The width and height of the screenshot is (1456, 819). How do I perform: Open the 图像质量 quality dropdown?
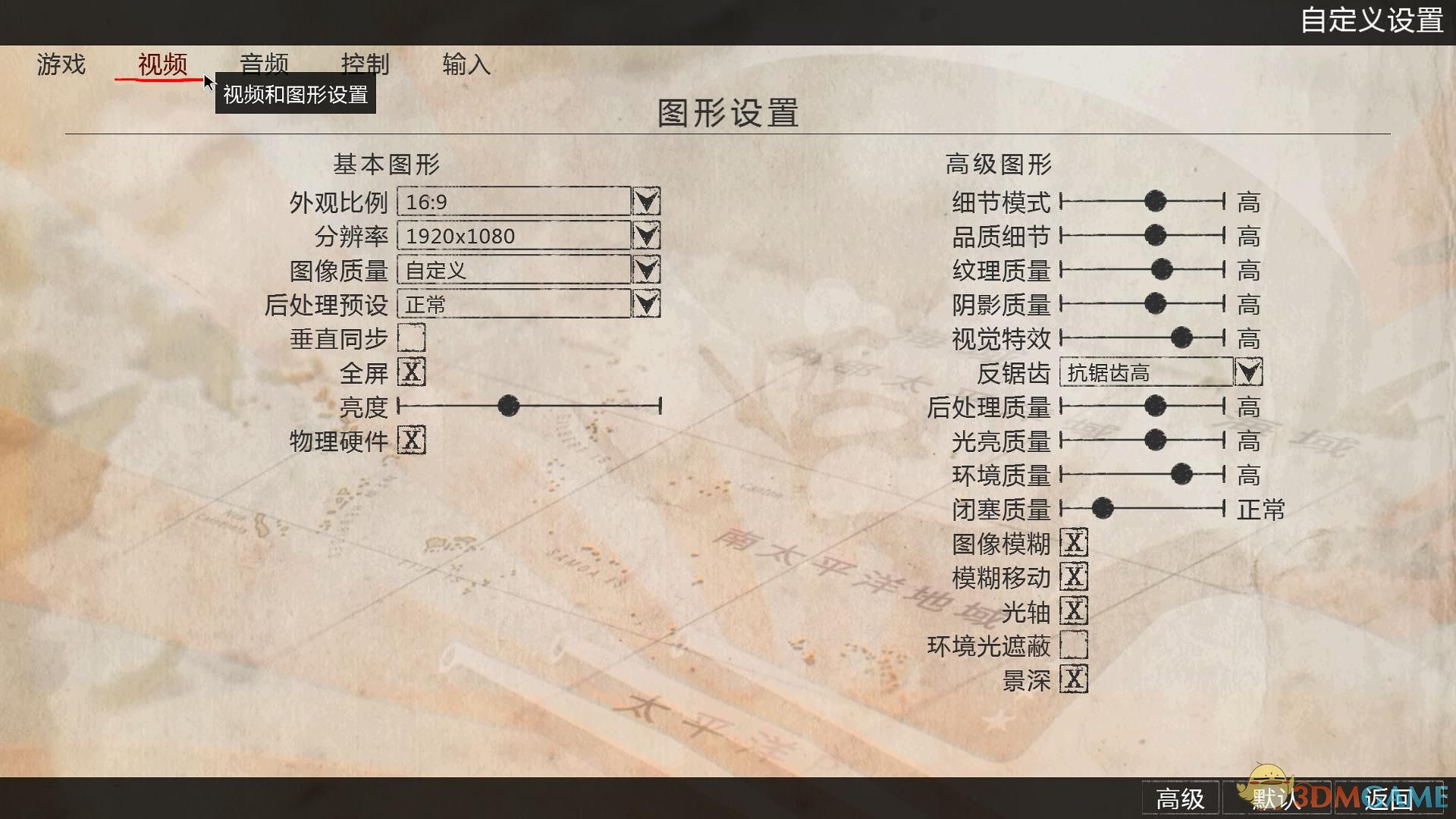[x=646, y=269]
